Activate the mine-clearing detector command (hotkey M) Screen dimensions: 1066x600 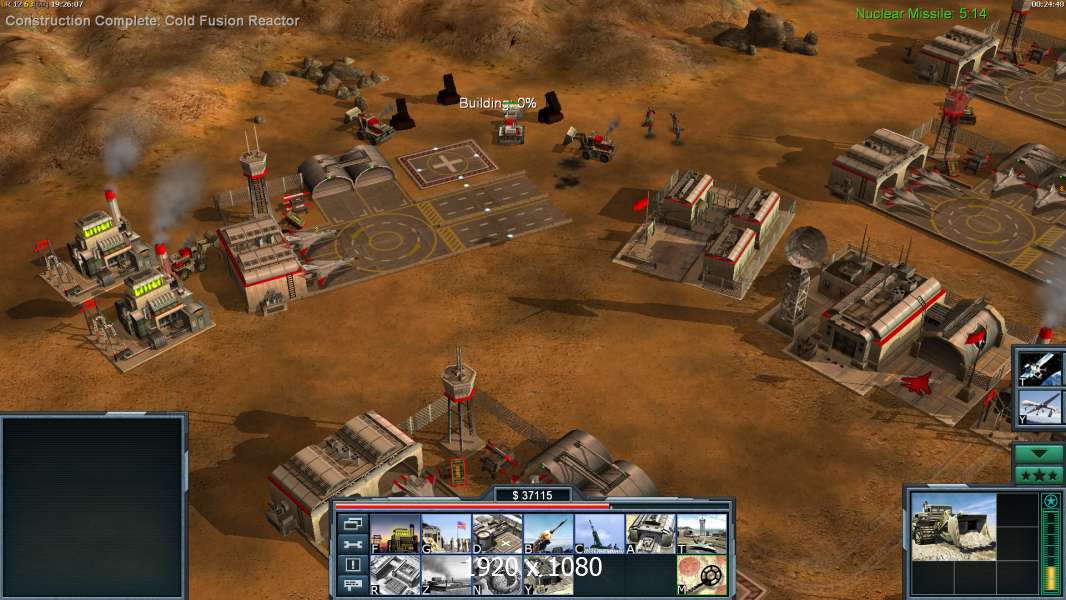click(701, 574)
